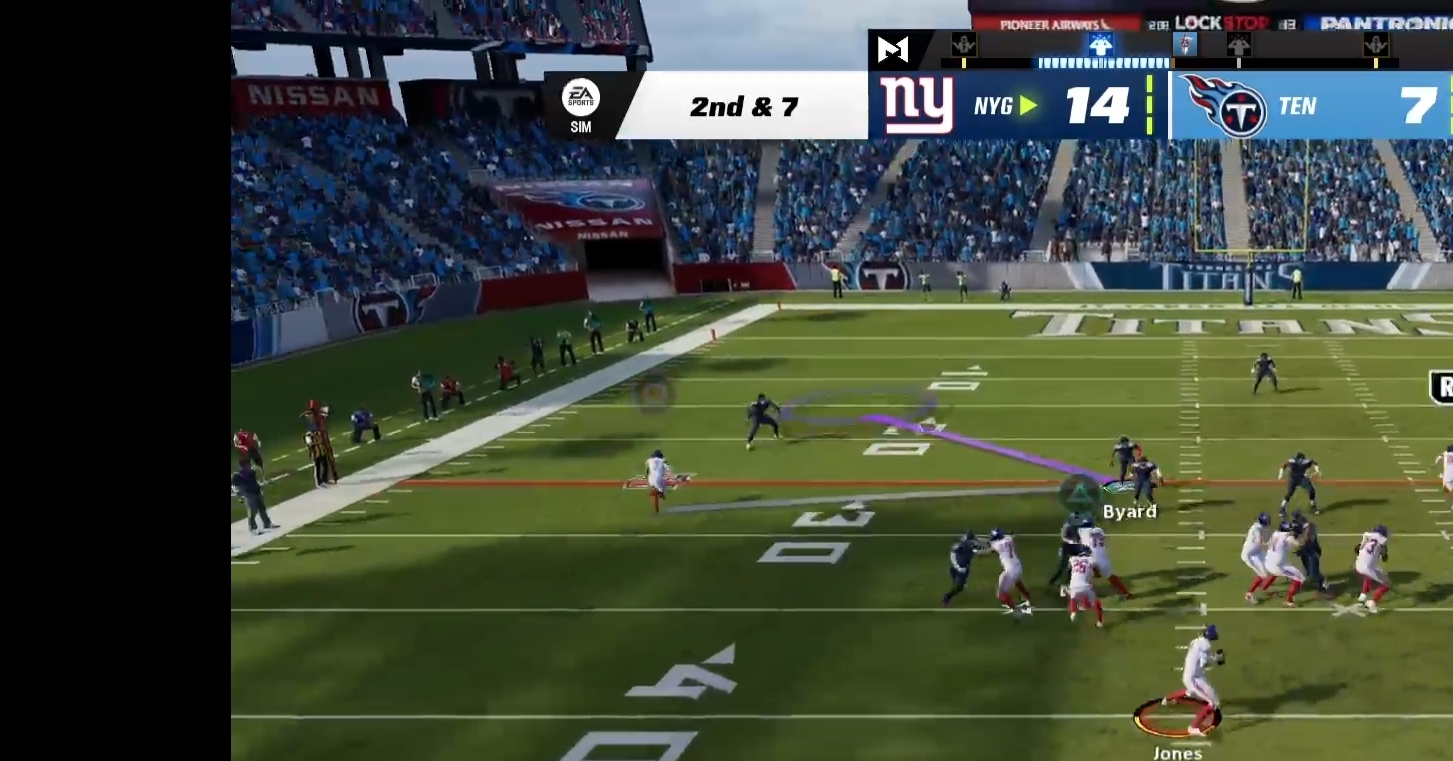Click a NYG timeout indicator bar
Viewport: 1453px width, 761px height.
point(1150,106)
